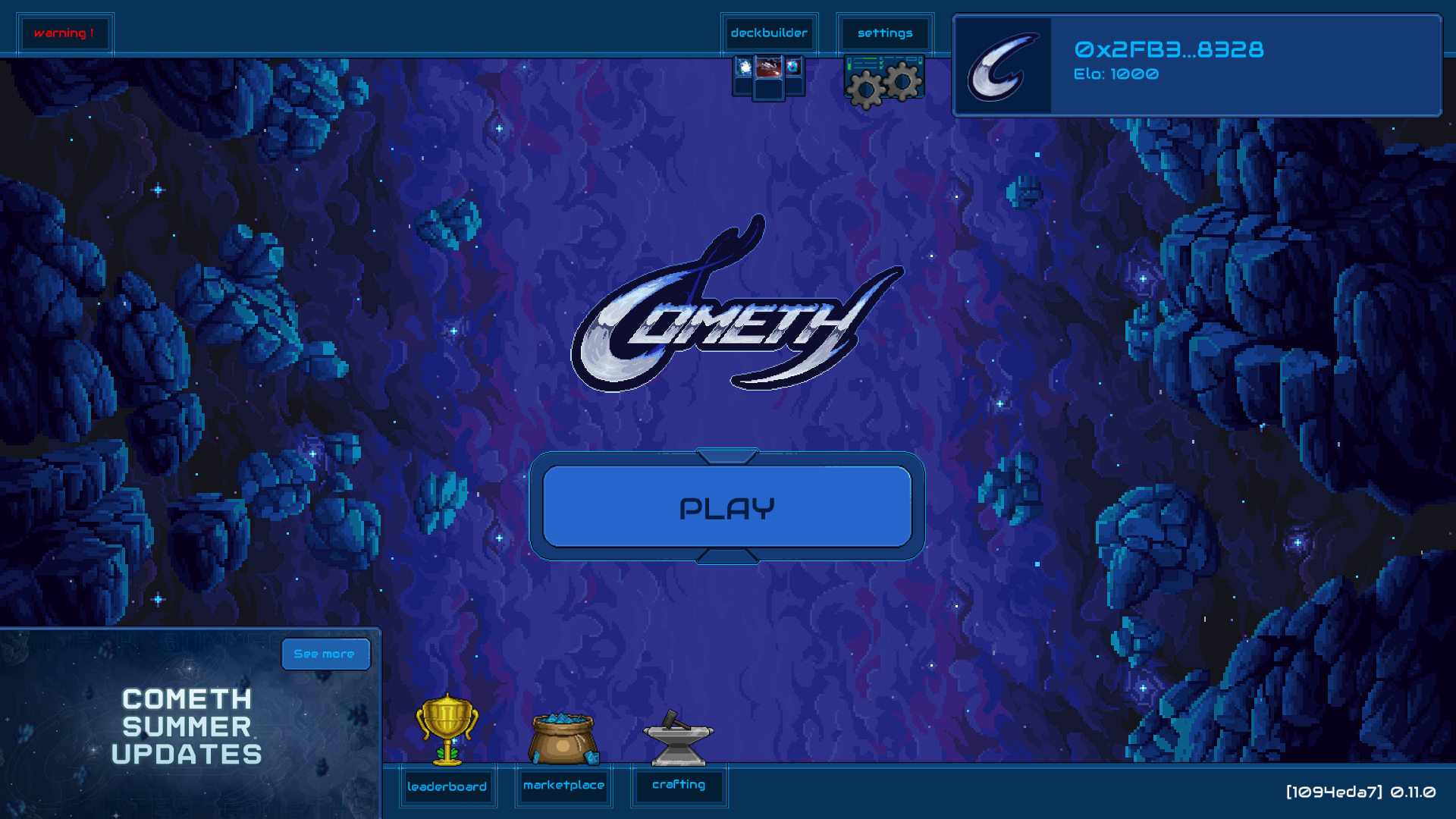Click the red warning! indicator
This screenshot has height=819, width=1456.
65,33
